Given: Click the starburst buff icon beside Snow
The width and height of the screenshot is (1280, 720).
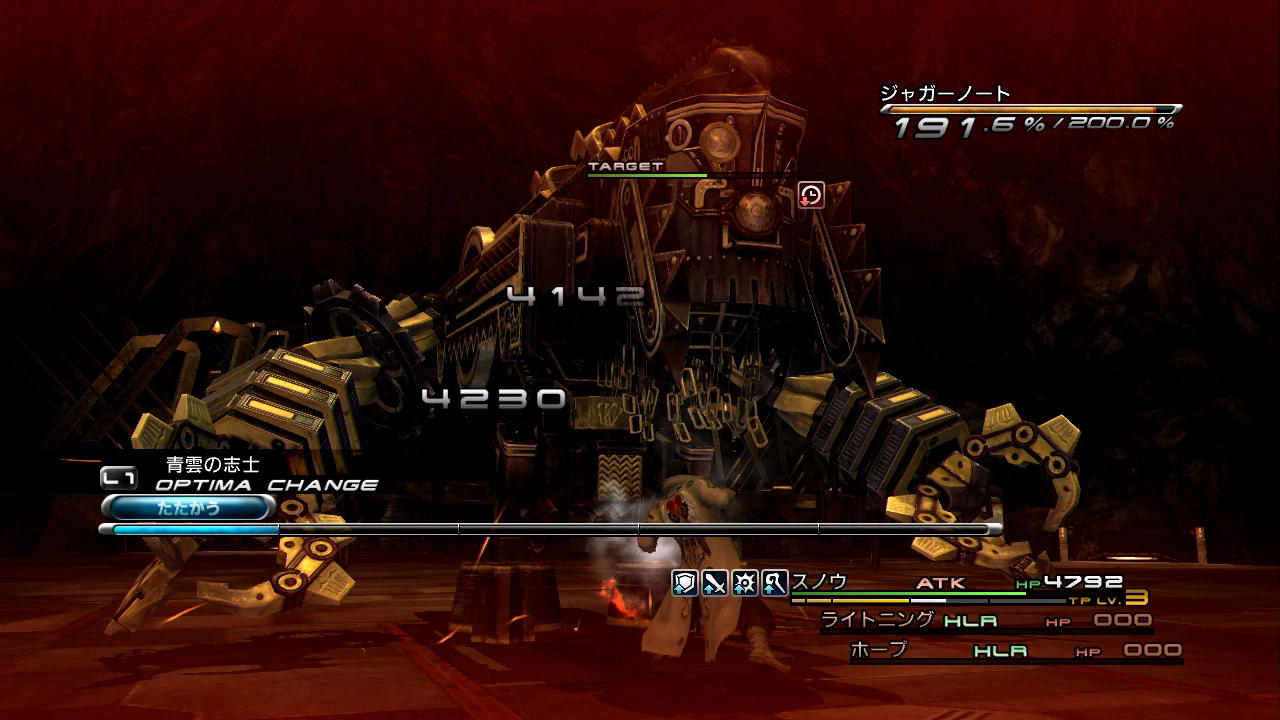Looking at the screenshot, I should pos(744,583).
